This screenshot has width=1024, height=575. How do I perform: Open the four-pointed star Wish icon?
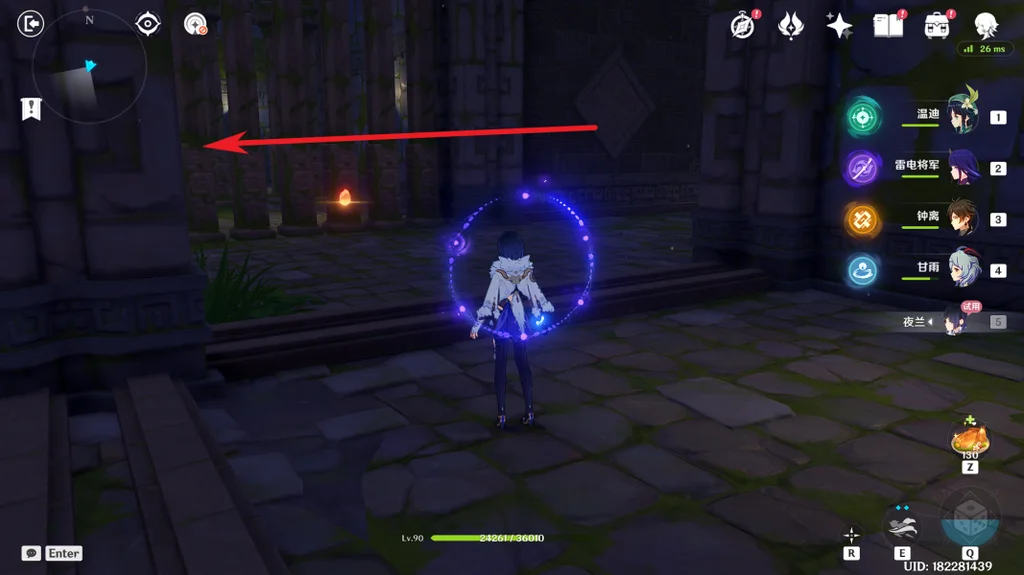[839, 26]
